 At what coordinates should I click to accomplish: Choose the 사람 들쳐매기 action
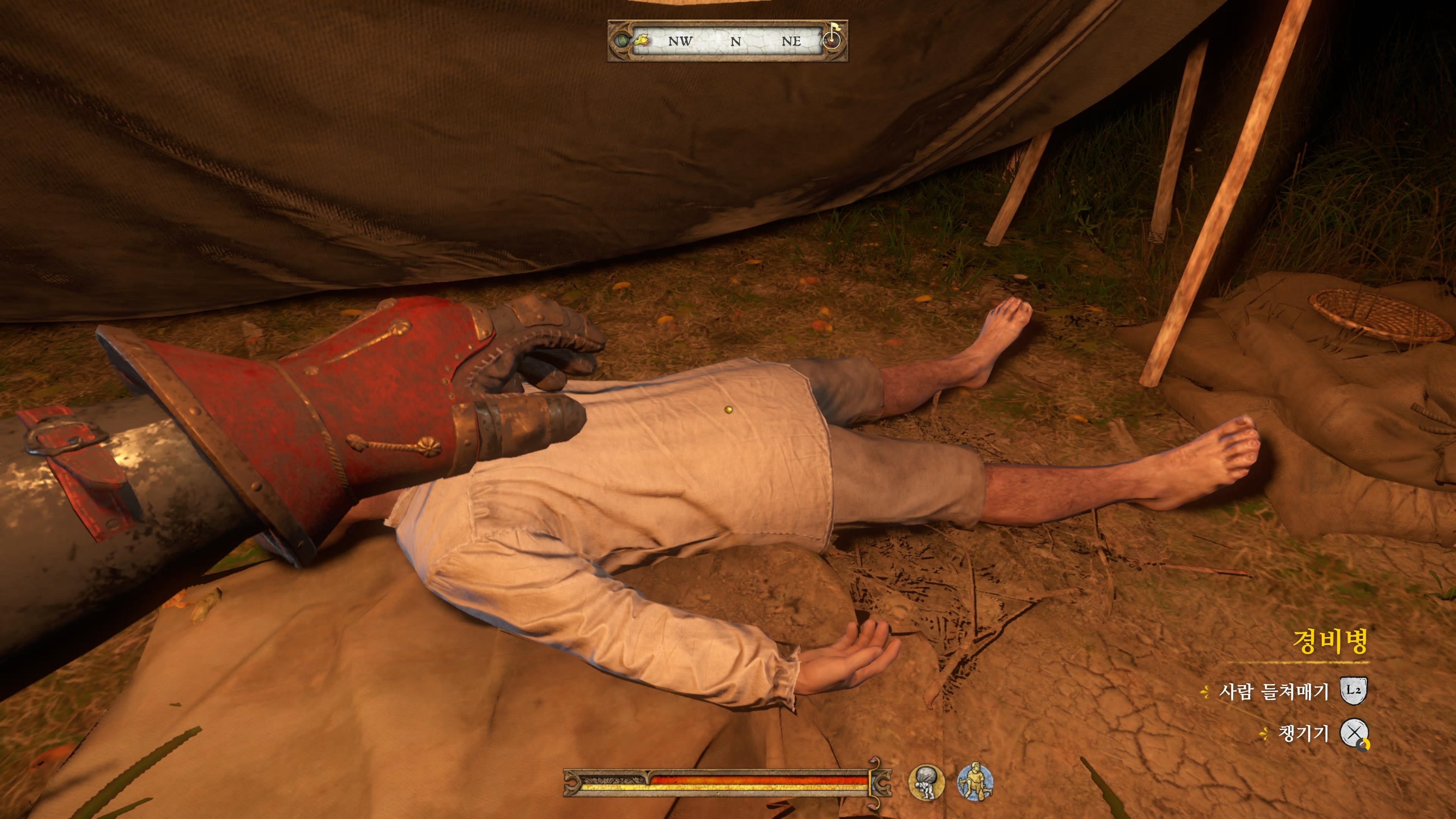click(1274, 691)
